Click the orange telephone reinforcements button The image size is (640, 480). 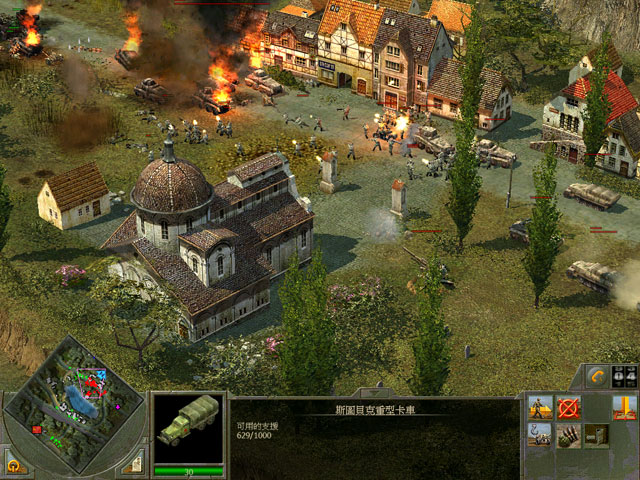click(x=597, y=377)
